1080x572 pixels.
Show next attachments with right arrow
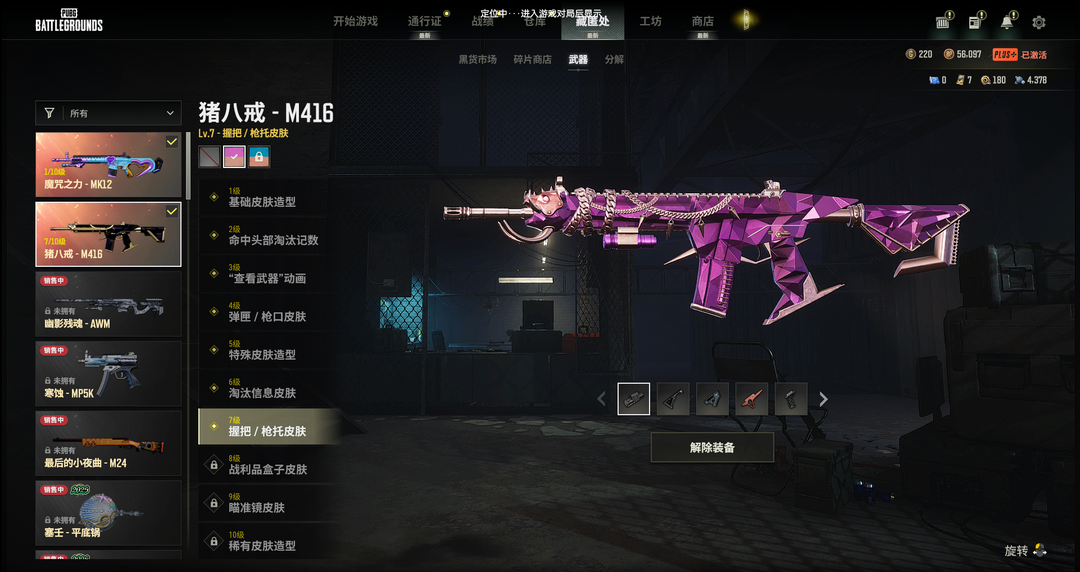click(823, 399)
